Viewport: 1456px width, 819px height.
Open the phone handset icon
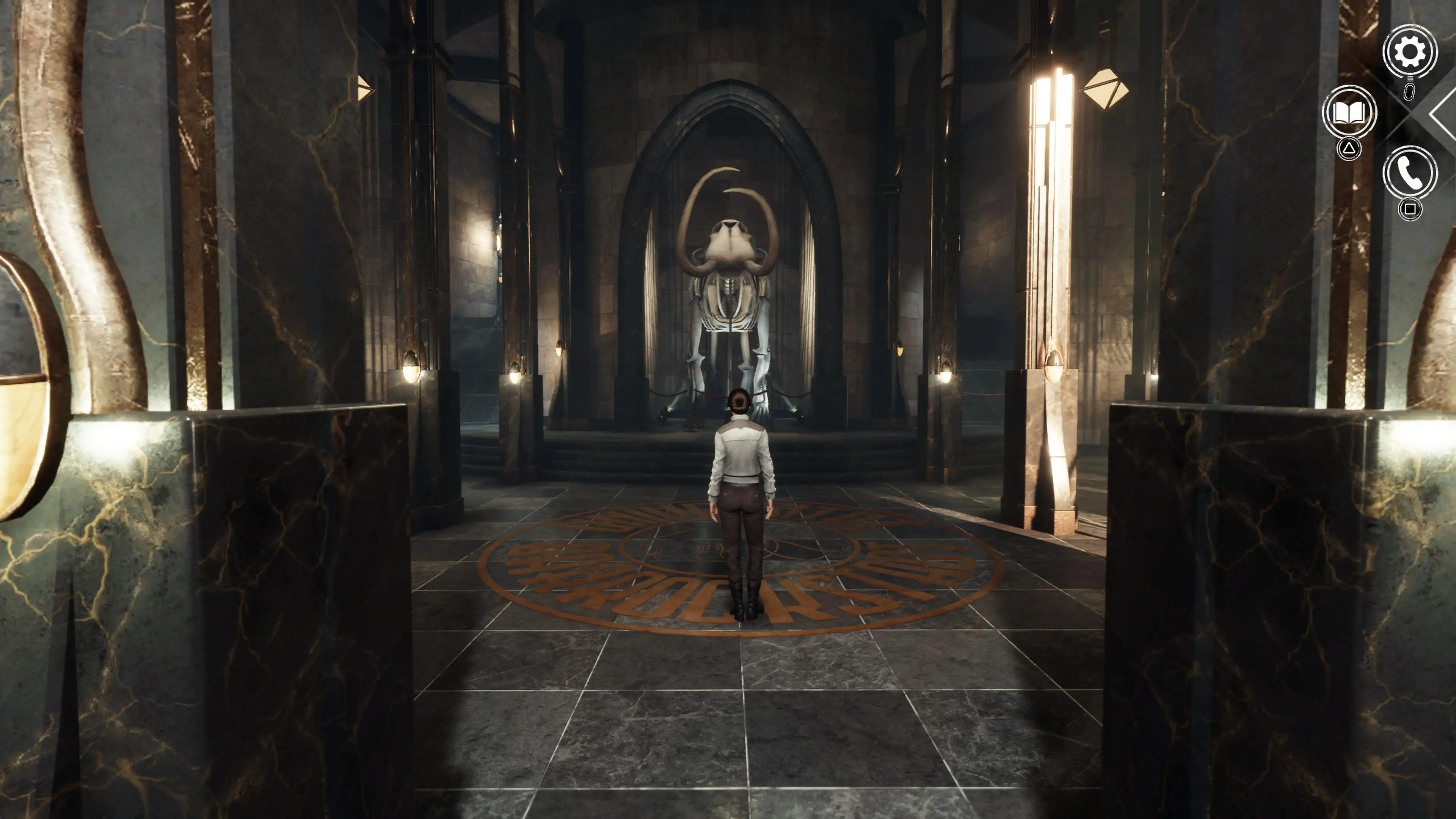coord(1410,173)
